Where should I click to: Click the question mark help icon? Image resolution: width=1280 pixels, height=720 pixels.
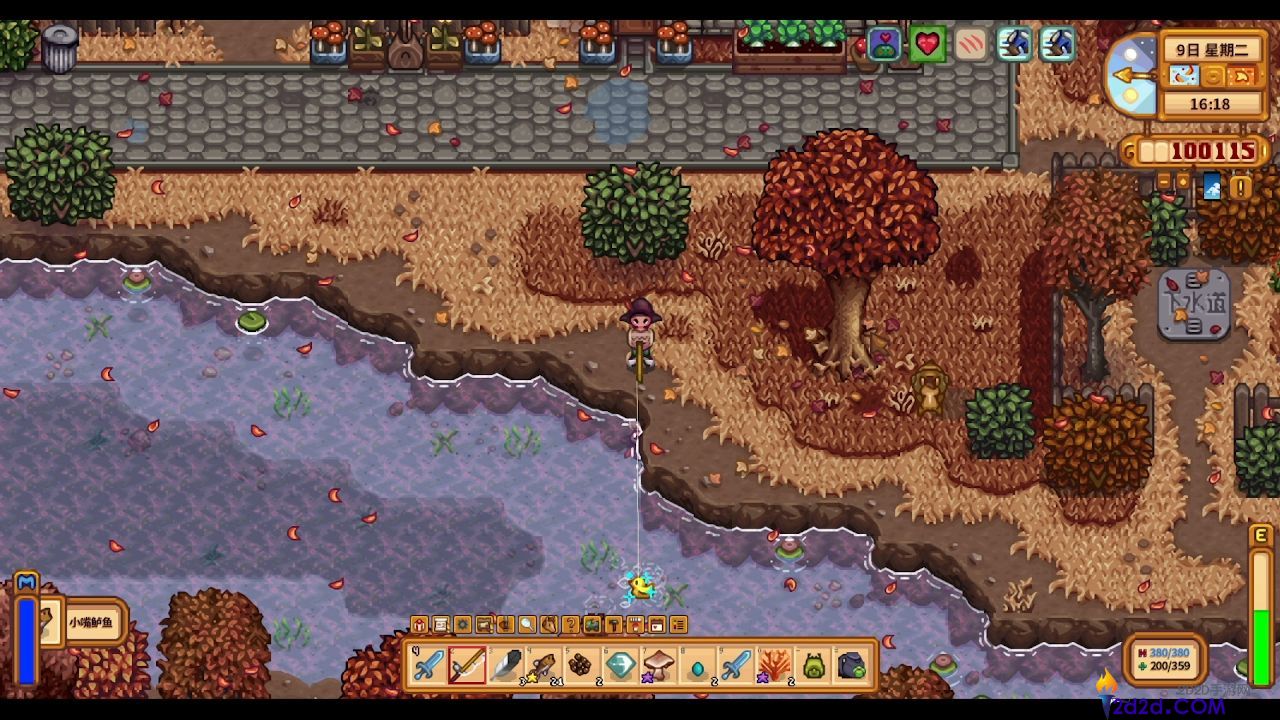[571, 625]
